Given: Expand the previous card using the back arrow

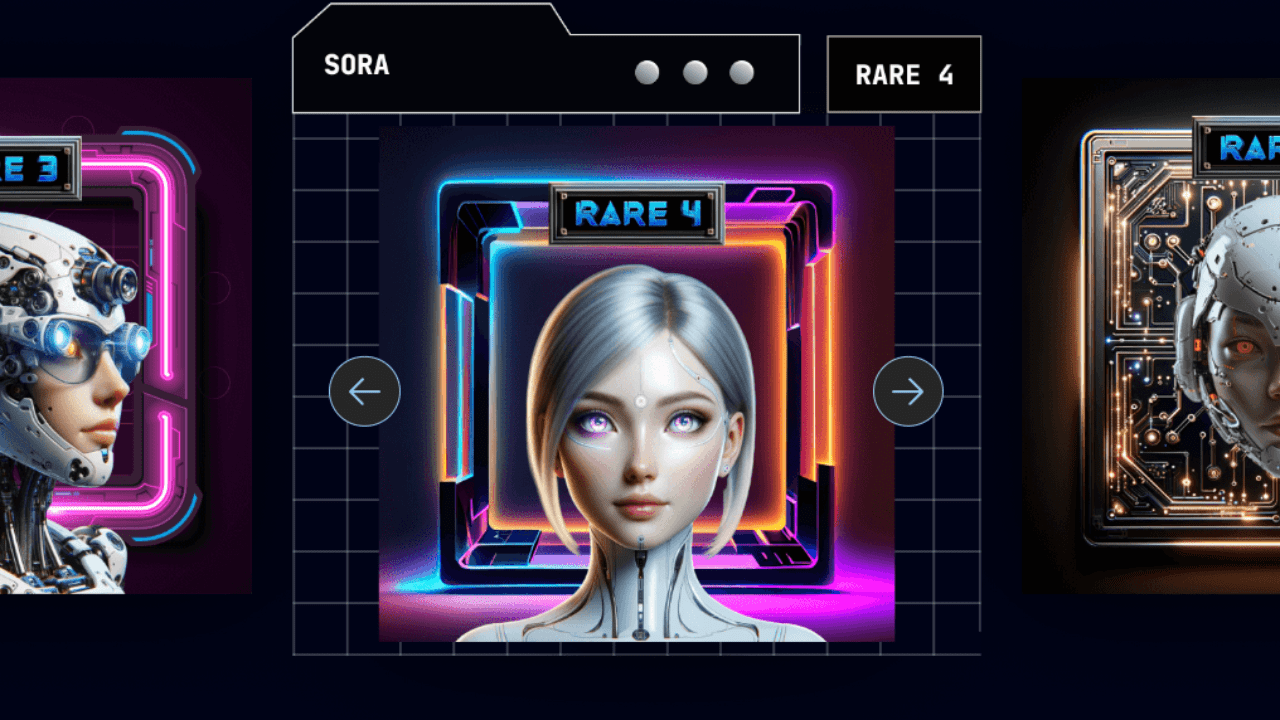Looking at the screenshot, I should click(364, 392).
